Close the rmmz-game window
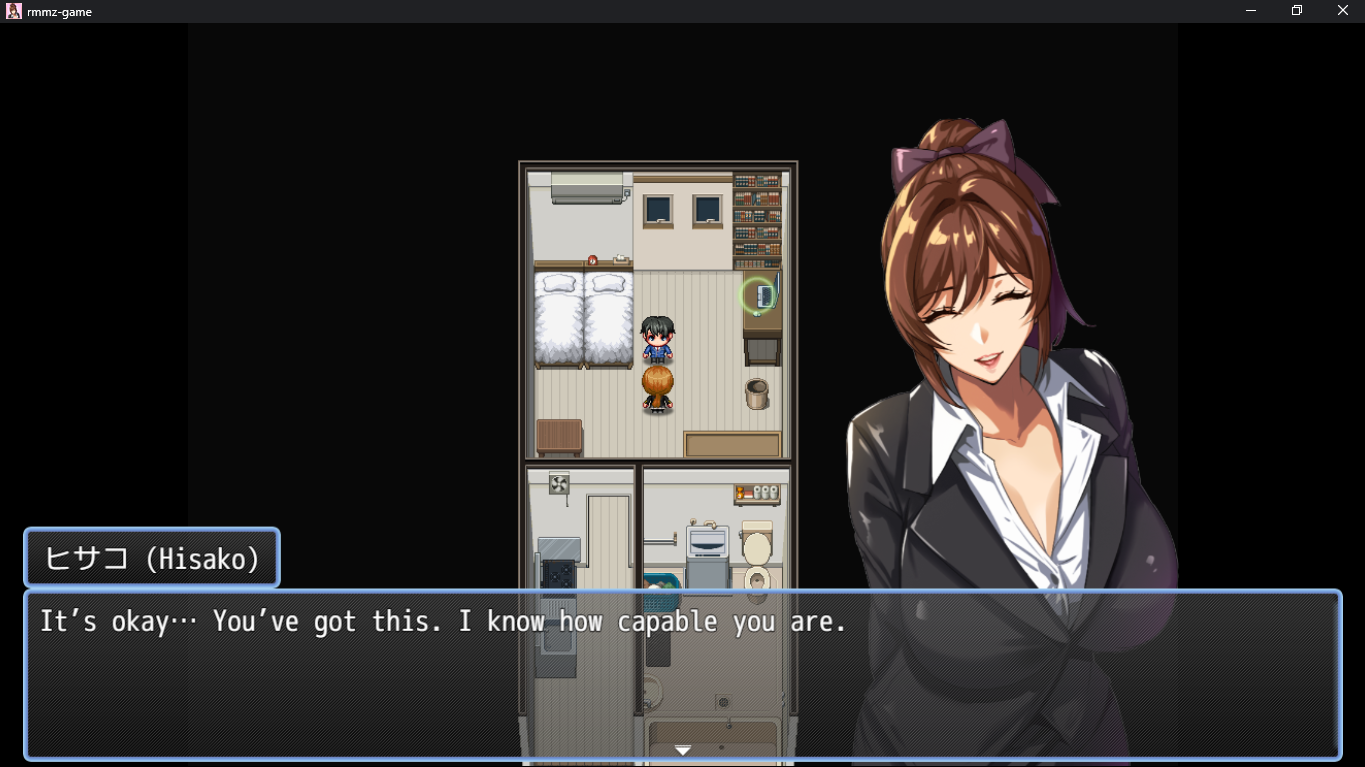Viewport: 1365px width, 767px height. point(1343,11)
